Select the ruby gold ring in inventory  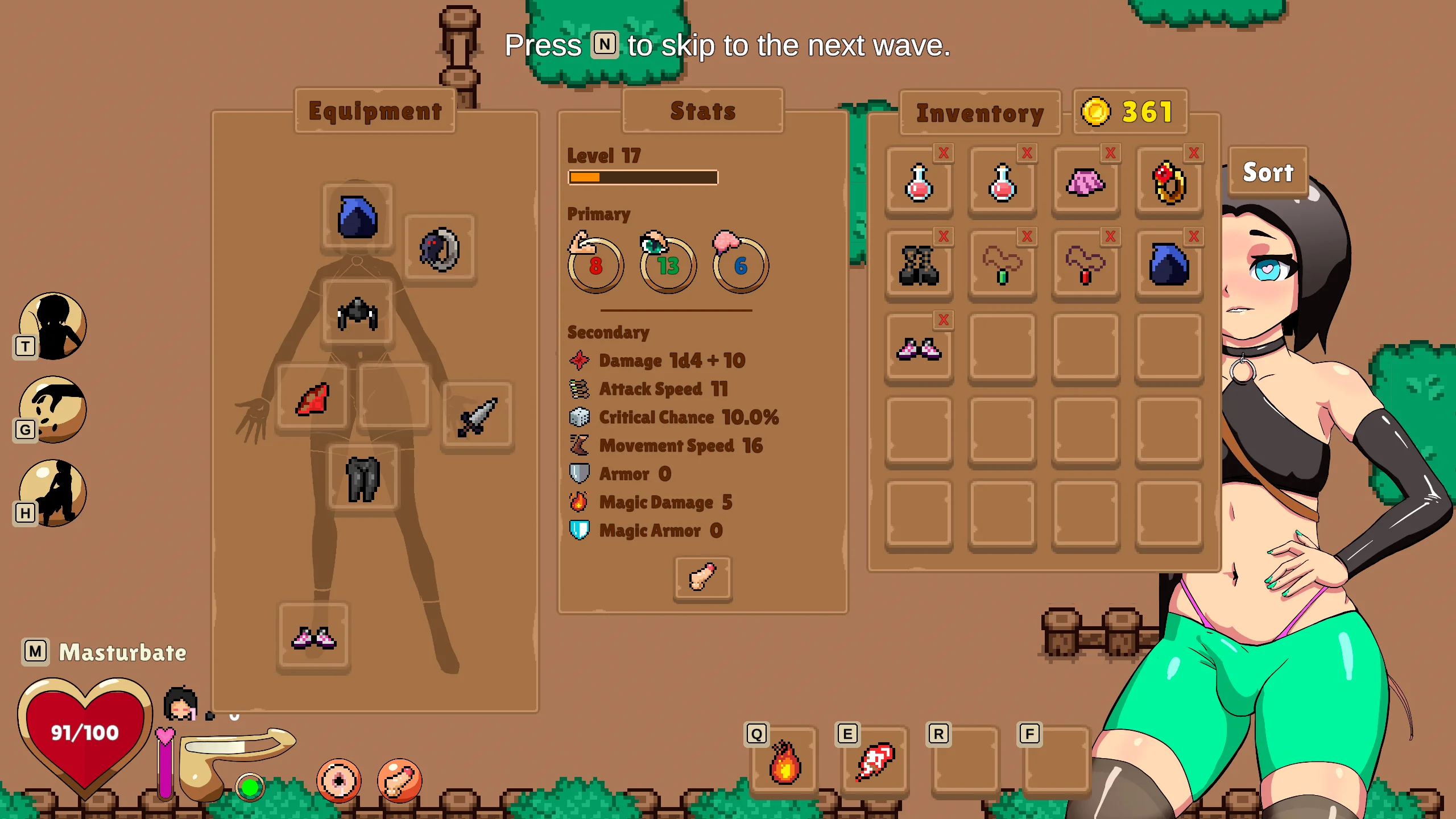(x=1169, y=183)
